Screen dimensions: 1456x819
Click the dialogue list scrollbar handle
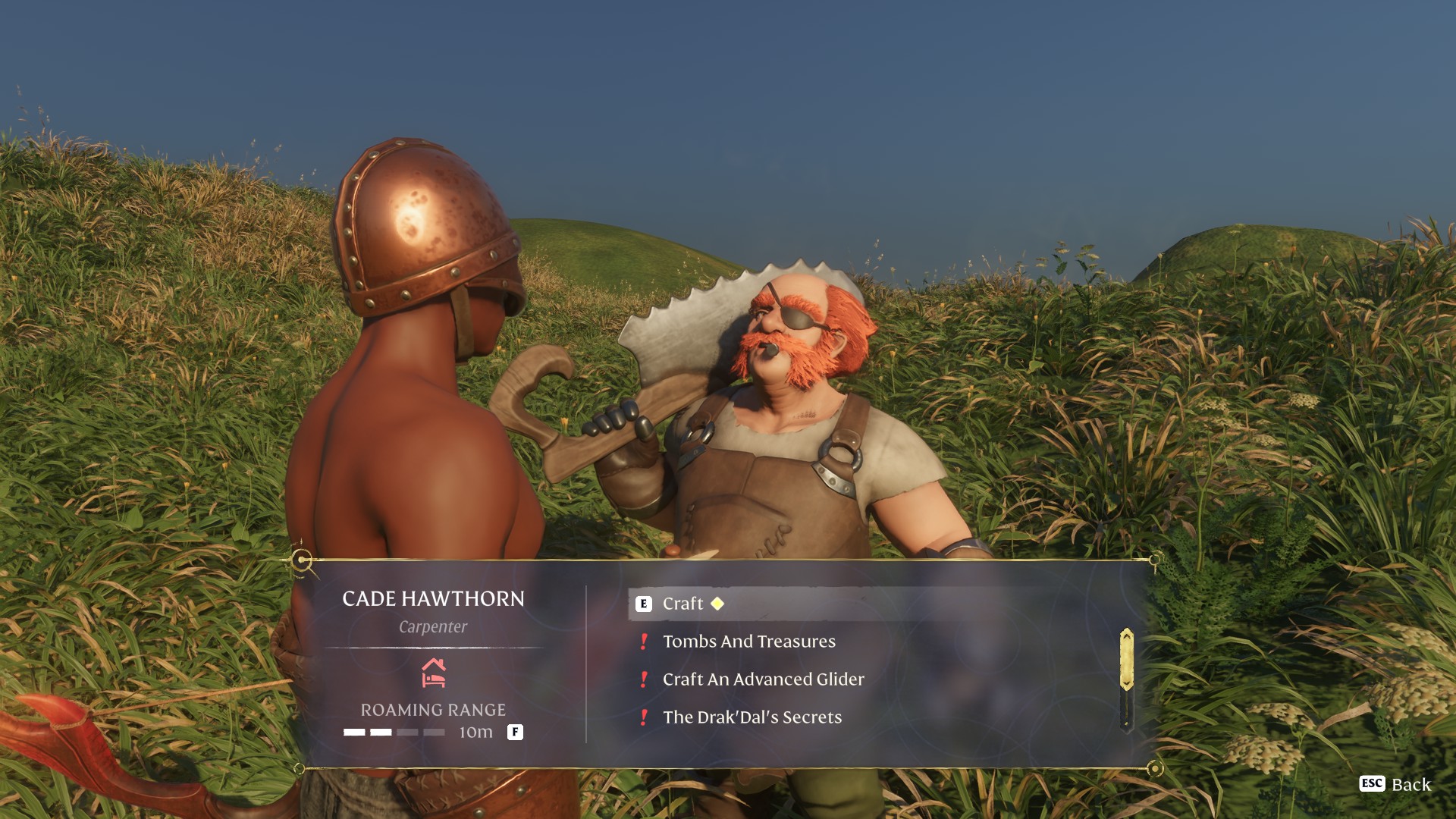click(x=1126, y=660)
